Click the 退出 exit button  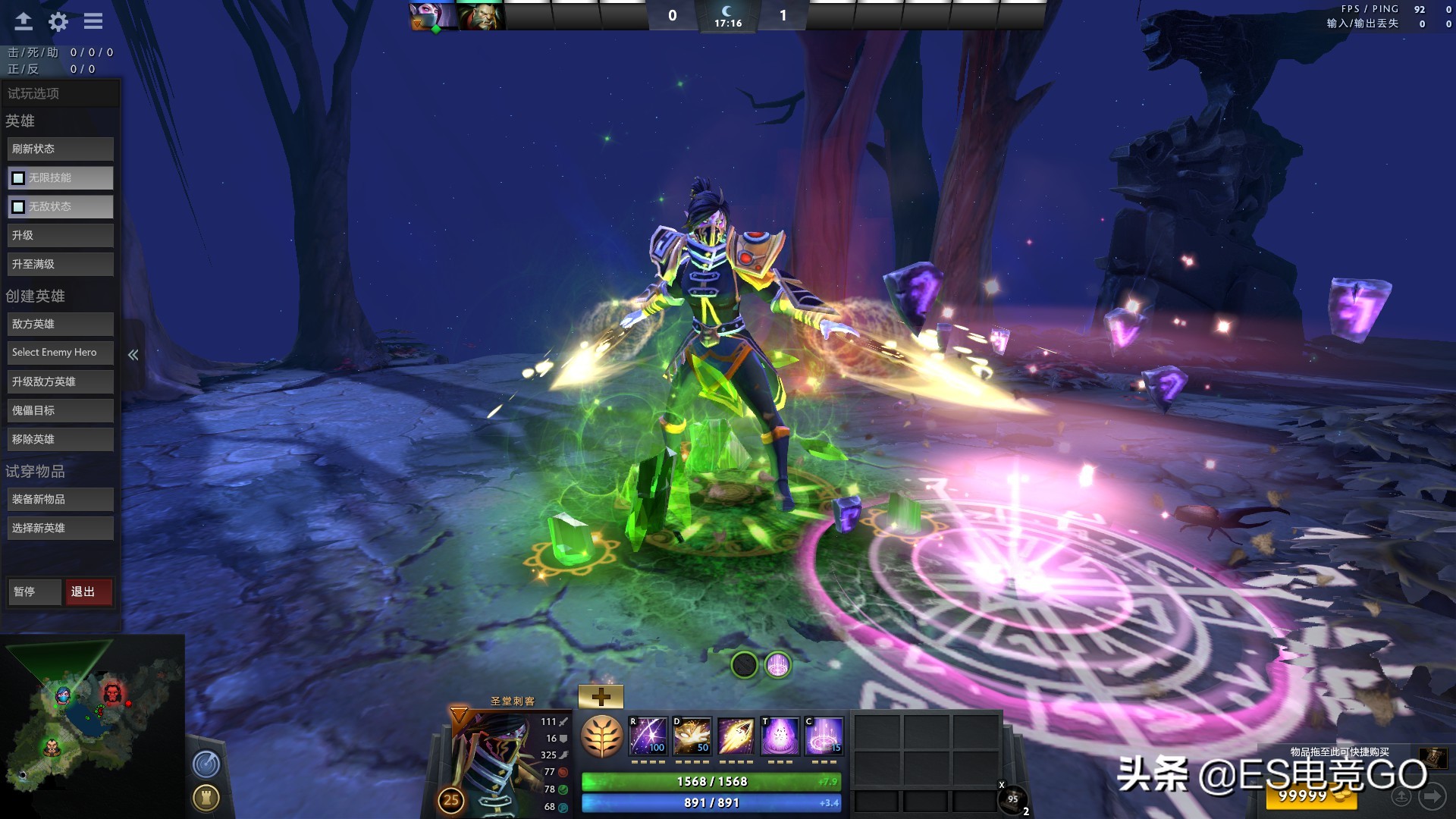89,591
